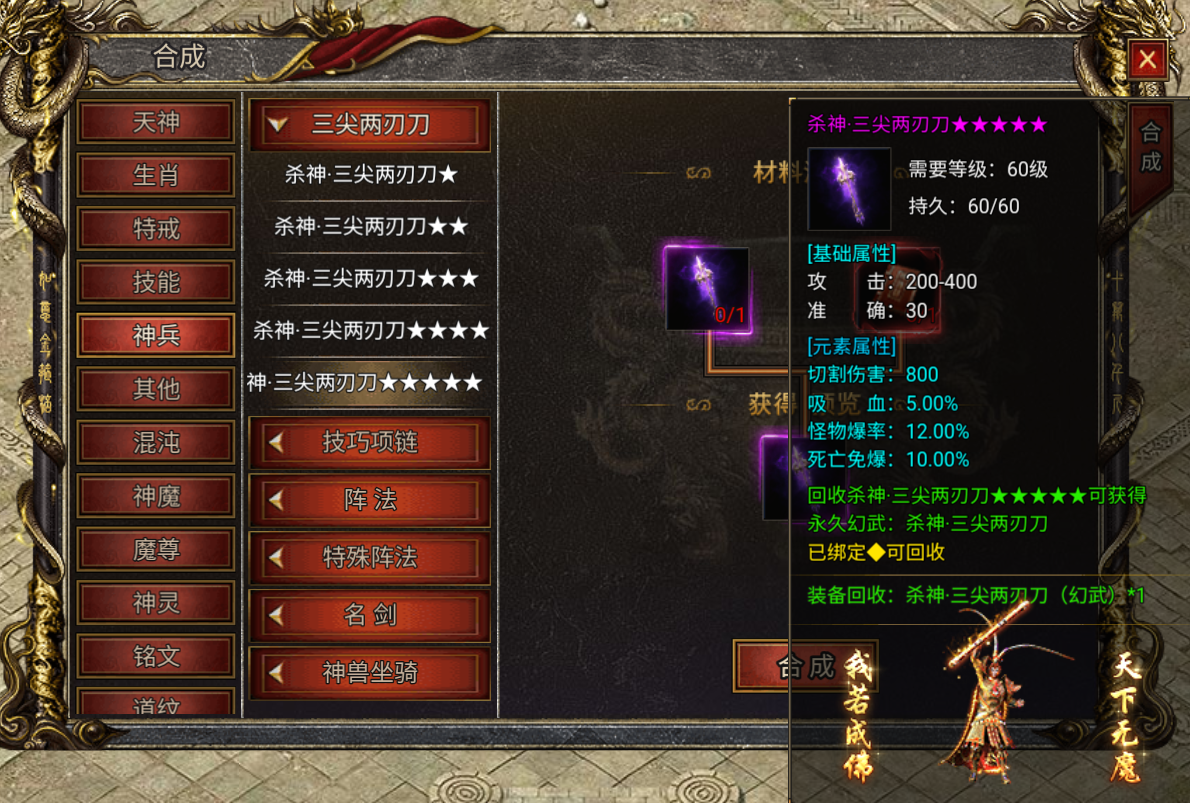Switch to the 其他 category

click(156, 388)
